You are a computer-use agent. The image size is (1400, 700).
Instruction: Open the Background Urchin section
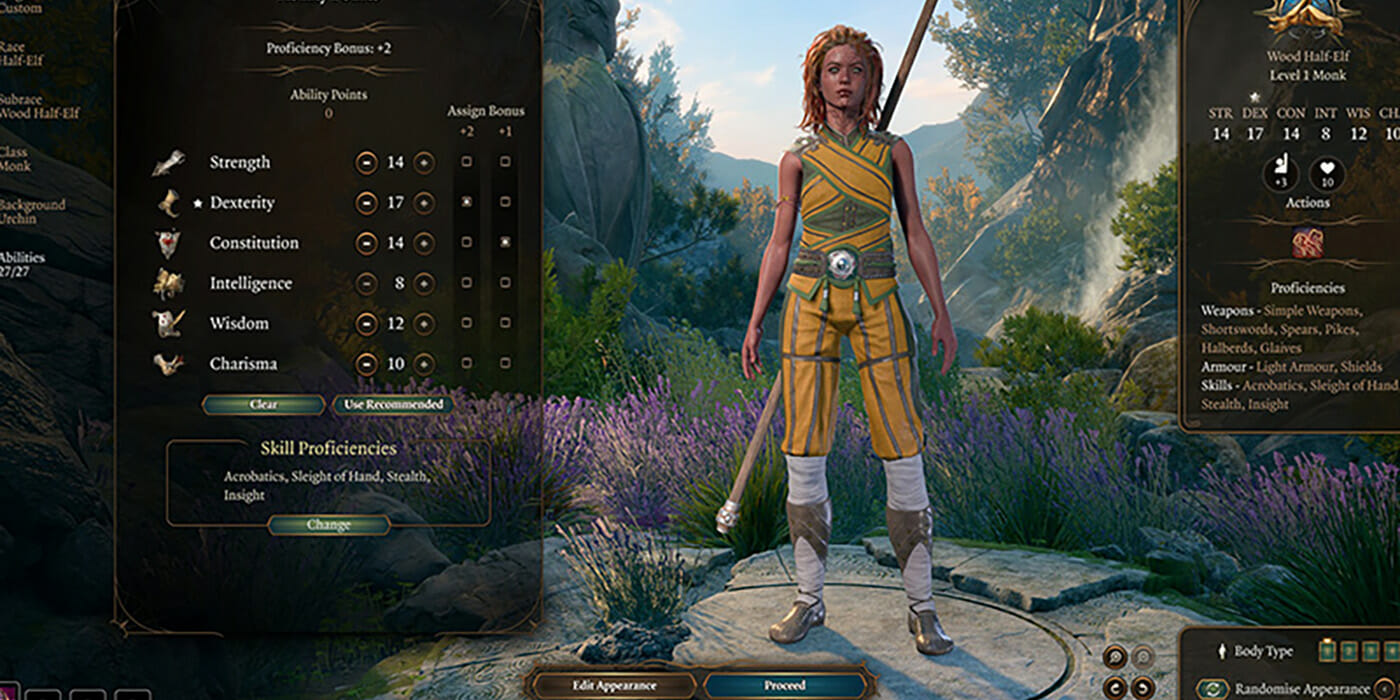(x=32, y=212)
